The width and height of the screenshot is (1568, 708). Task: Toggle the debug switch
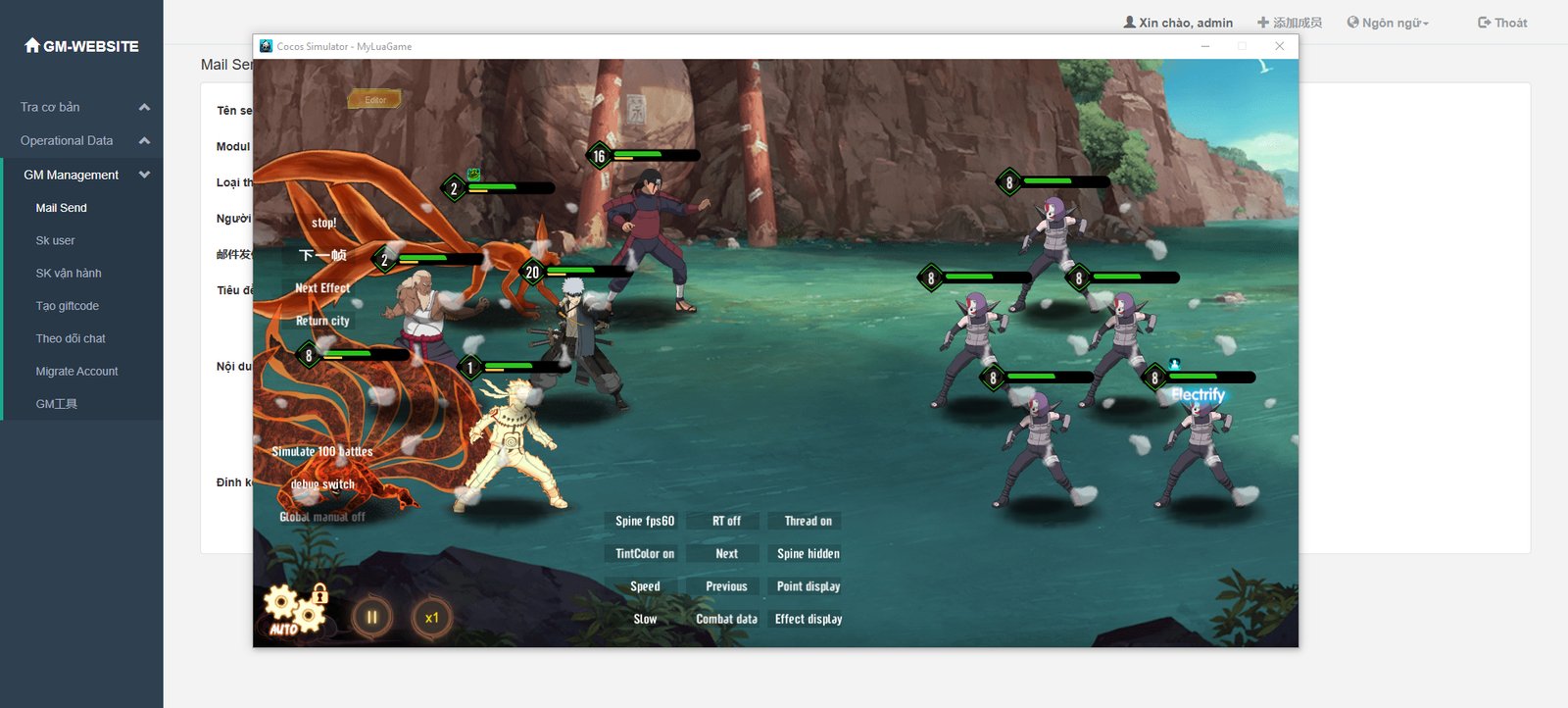click(322, 484)
